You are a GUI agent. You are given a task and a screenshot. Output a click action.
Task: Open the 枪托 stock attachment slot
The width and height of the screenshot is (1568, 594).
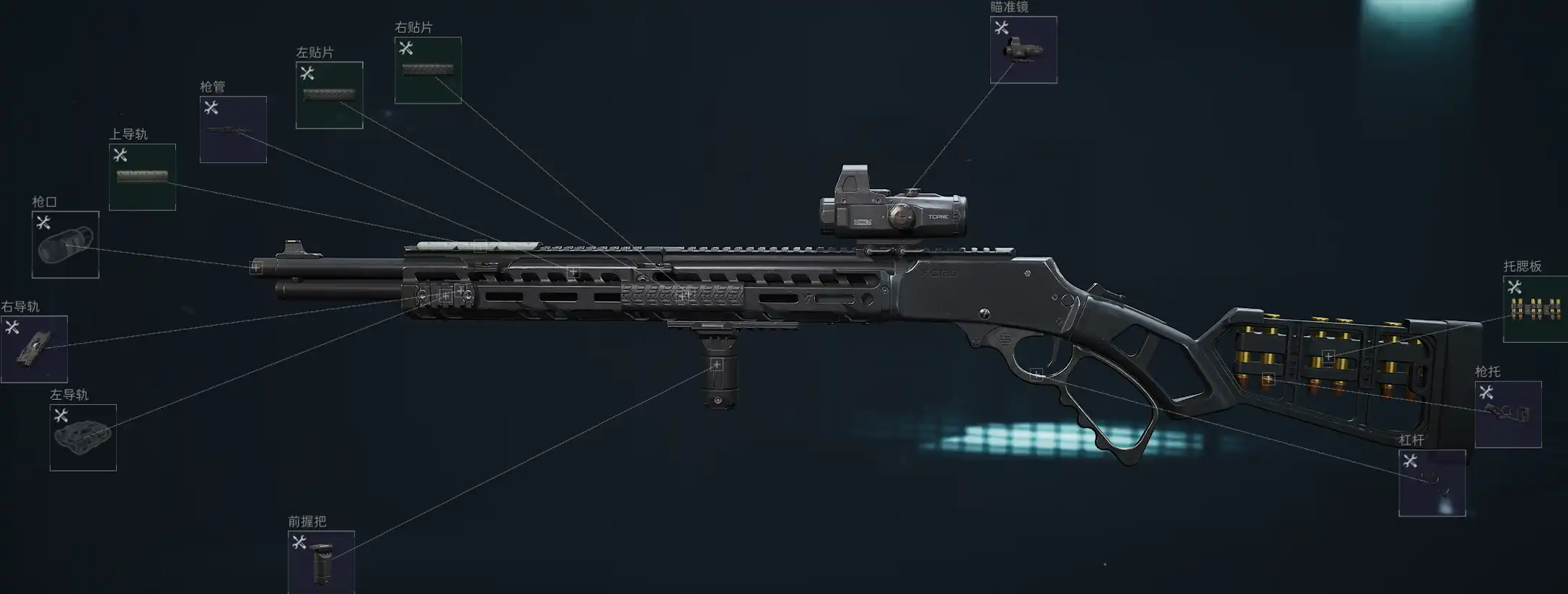coord(1507,414)
